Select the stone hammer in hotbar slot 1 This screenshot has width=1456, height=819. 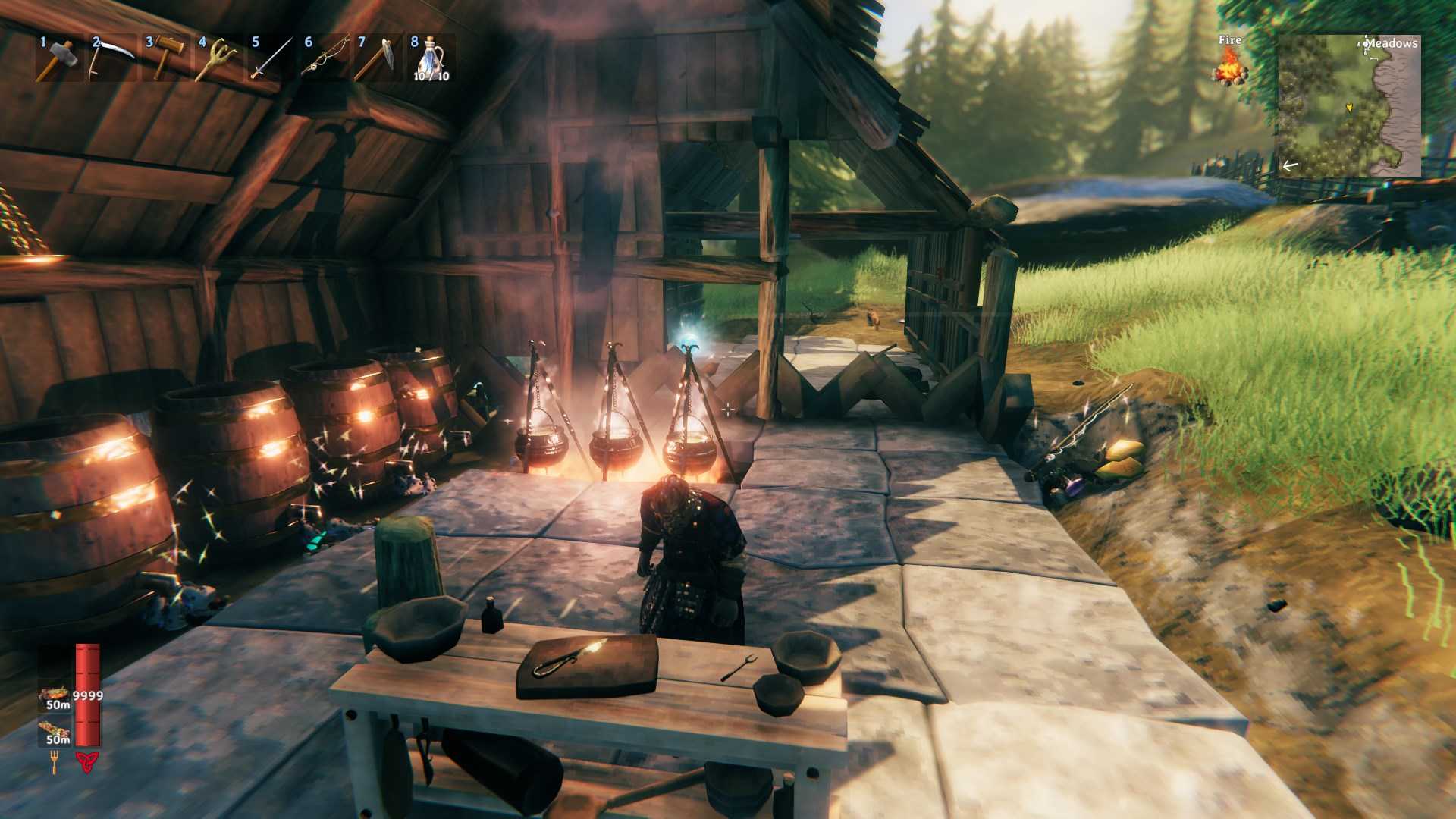click(x=59, y=58)
